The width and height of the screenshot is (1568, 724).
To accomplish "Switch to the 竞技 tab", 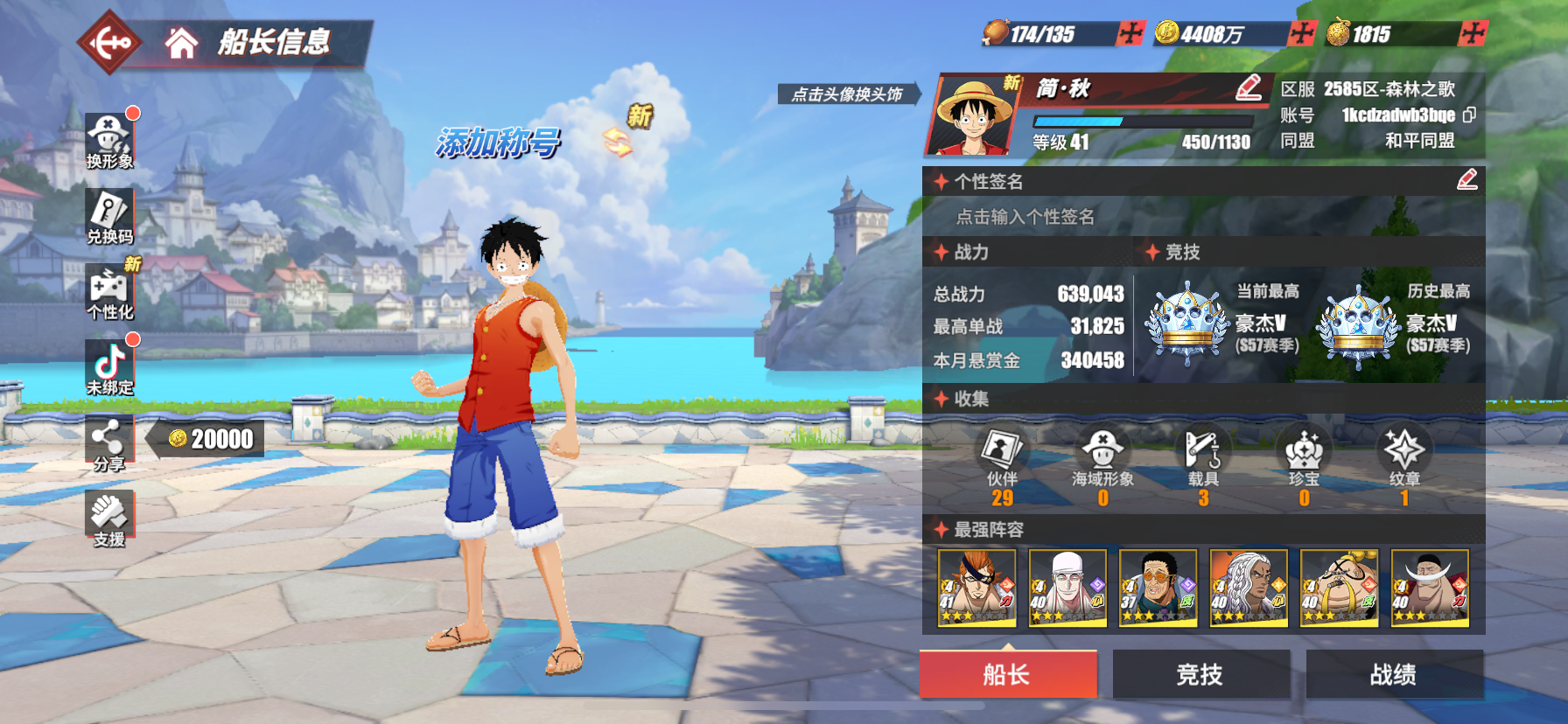I will tap(1200, 674).
